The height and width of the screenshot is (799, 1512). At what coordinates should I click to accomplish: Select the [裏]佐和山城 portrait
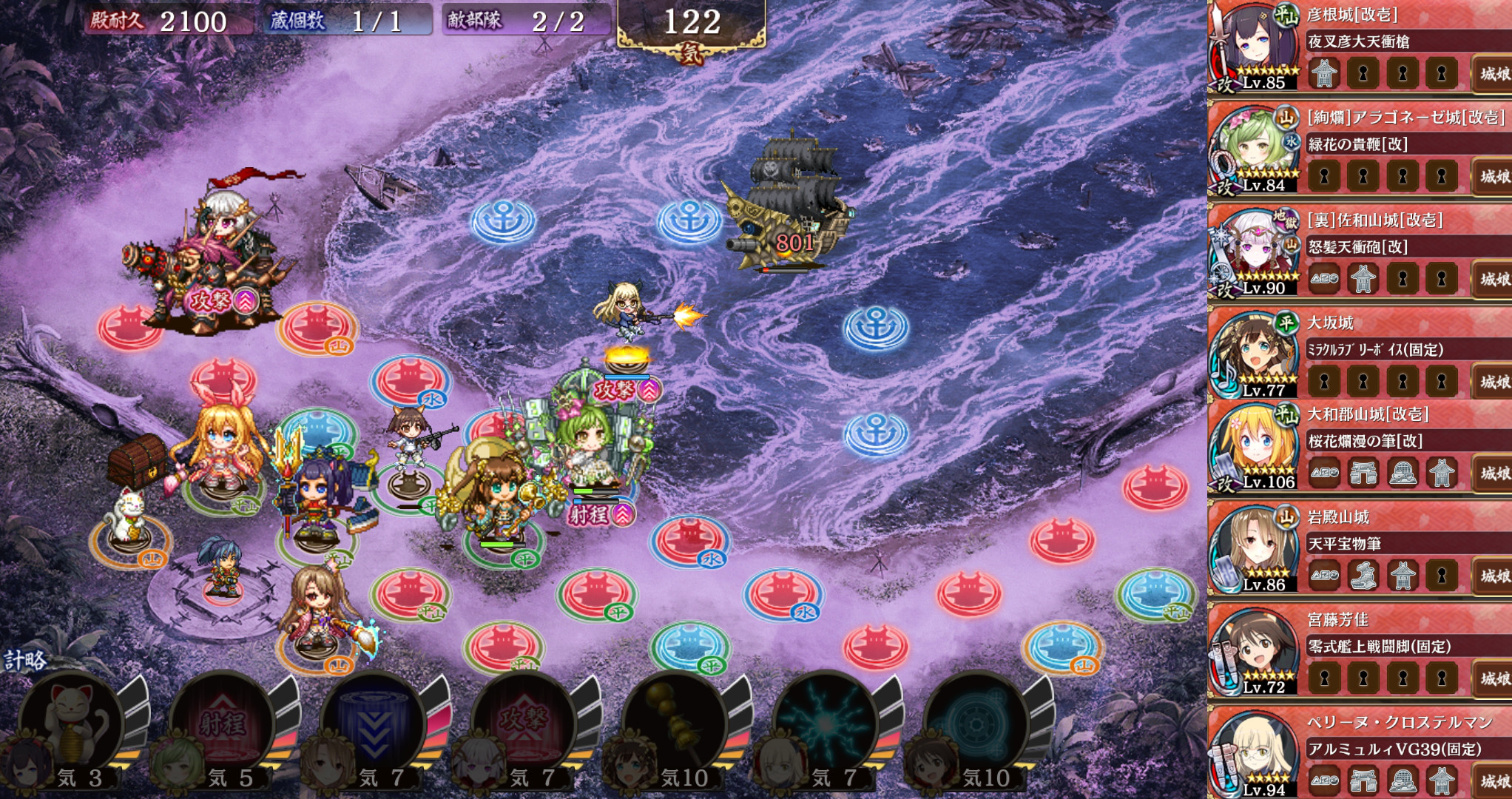(x=1255, y=252)
